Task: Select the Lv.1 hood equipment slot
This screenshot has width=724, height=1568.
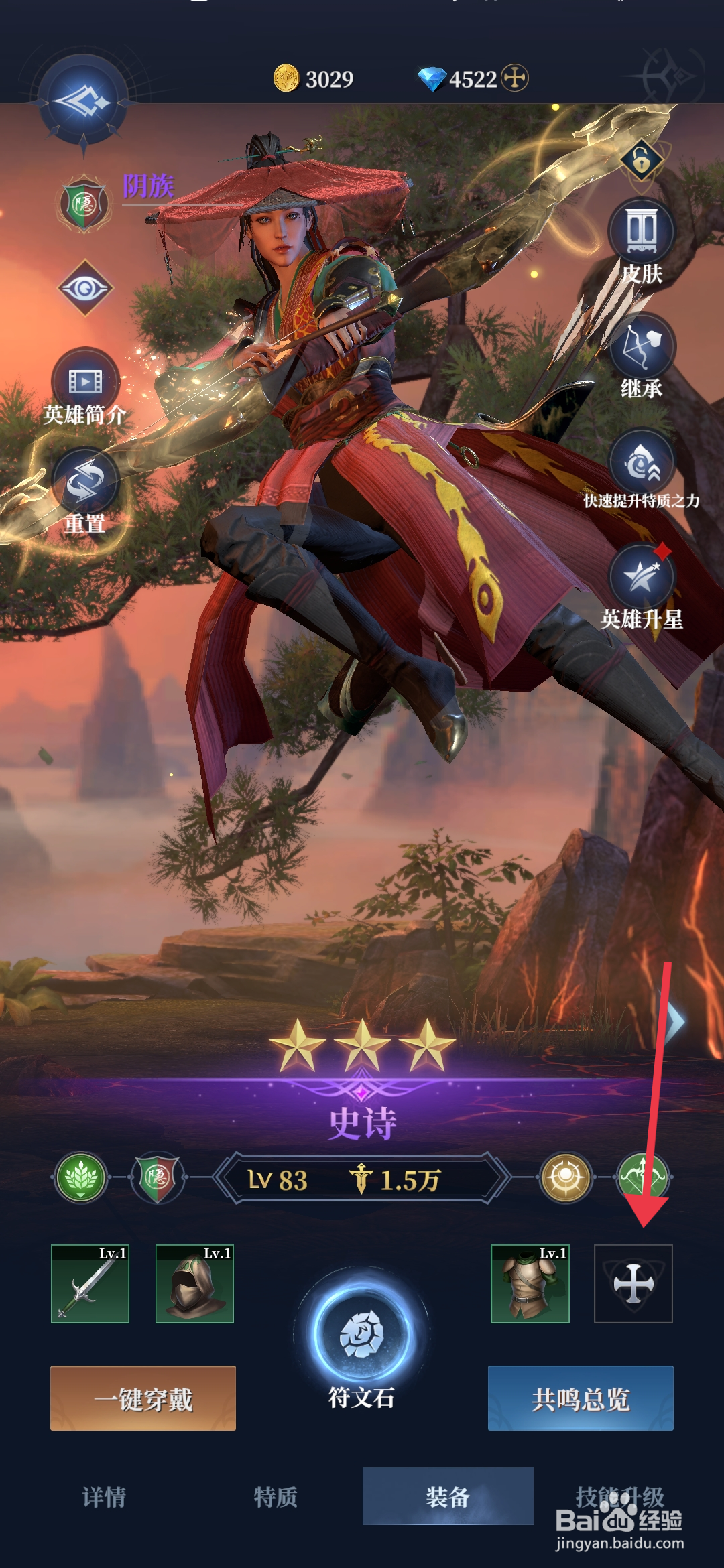Action: 194,1284
